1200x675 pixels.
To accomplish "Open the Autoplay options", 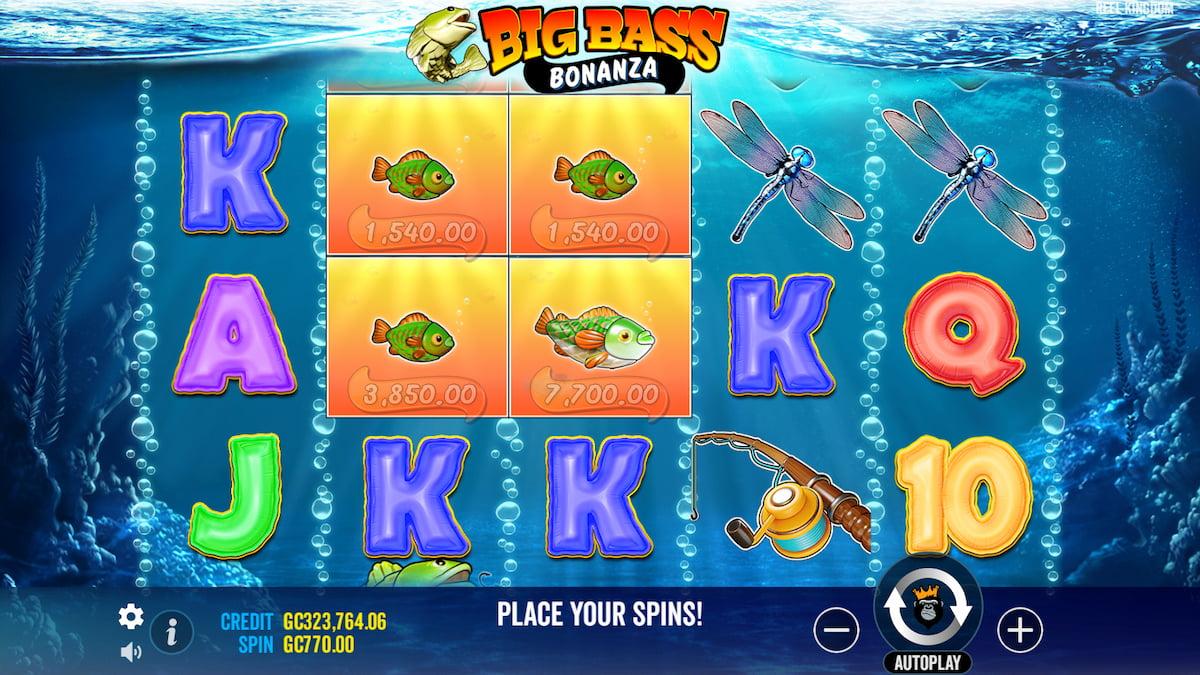I will pos(928,662).
